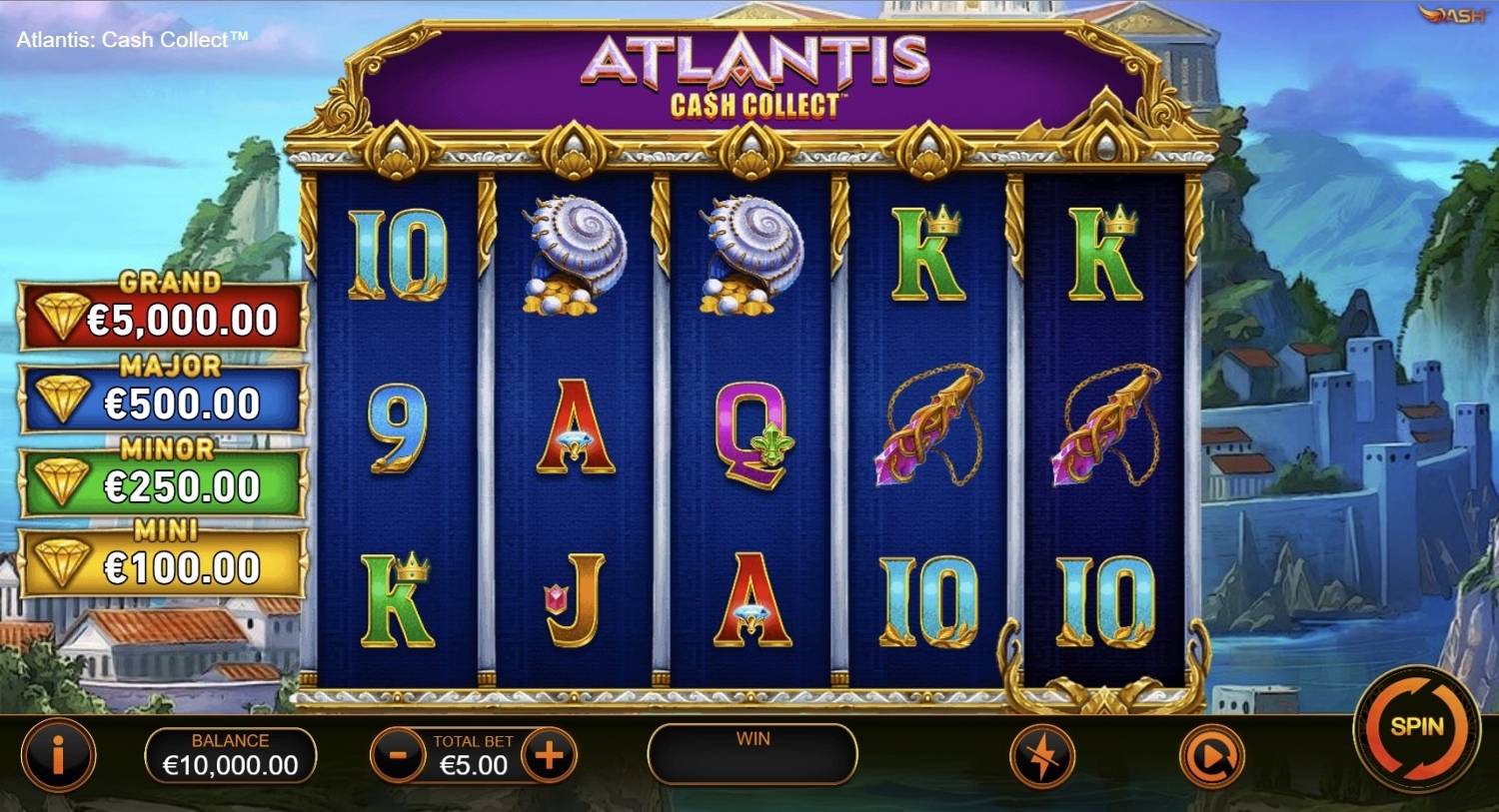Click the Balance display showing €10,000.00
This screenshot has width=1499, height=812.
230,755
